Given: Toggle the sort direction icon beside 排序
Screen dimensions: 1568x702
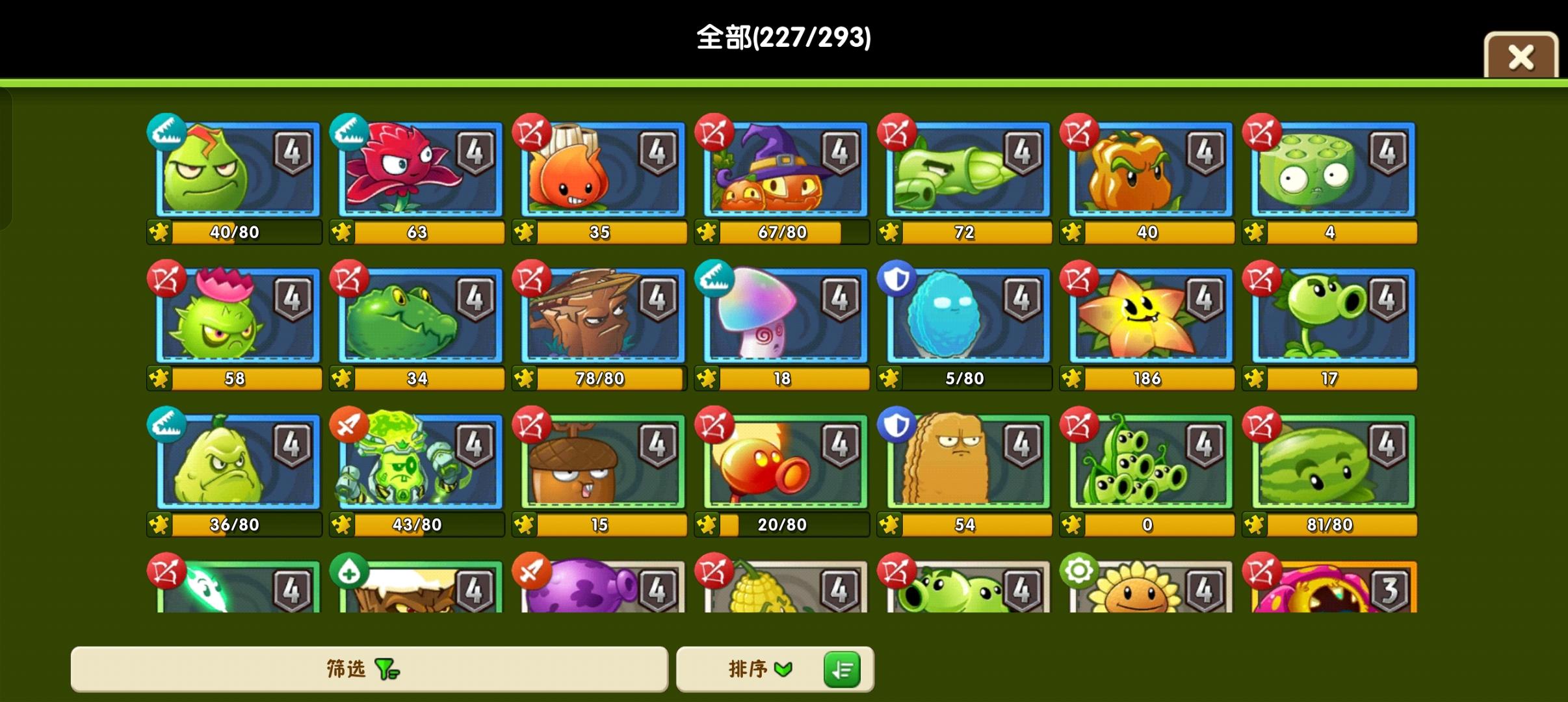Looking at the screenshot, I should (842, 669).
